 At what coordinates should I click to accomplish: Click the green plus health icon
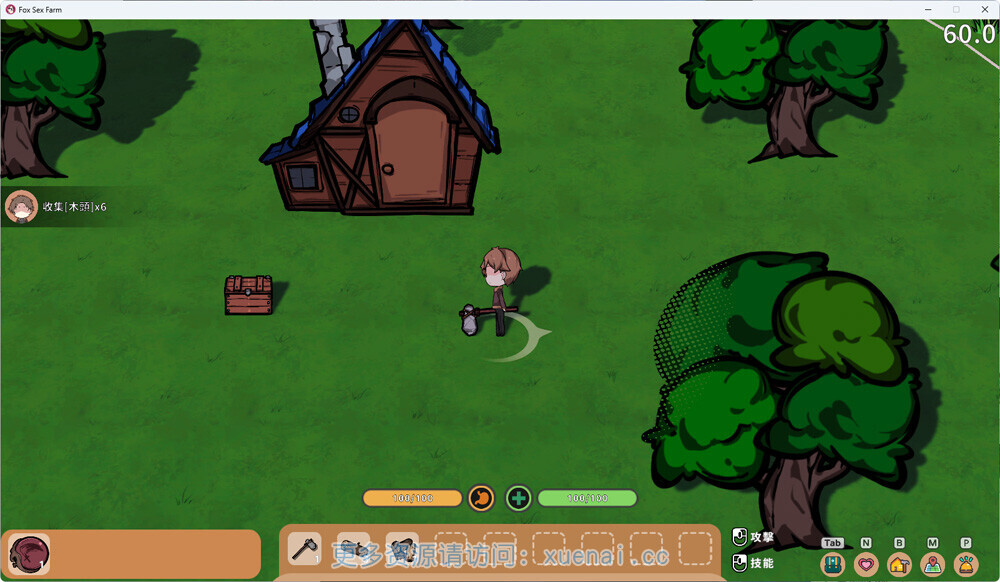[518, 498]
